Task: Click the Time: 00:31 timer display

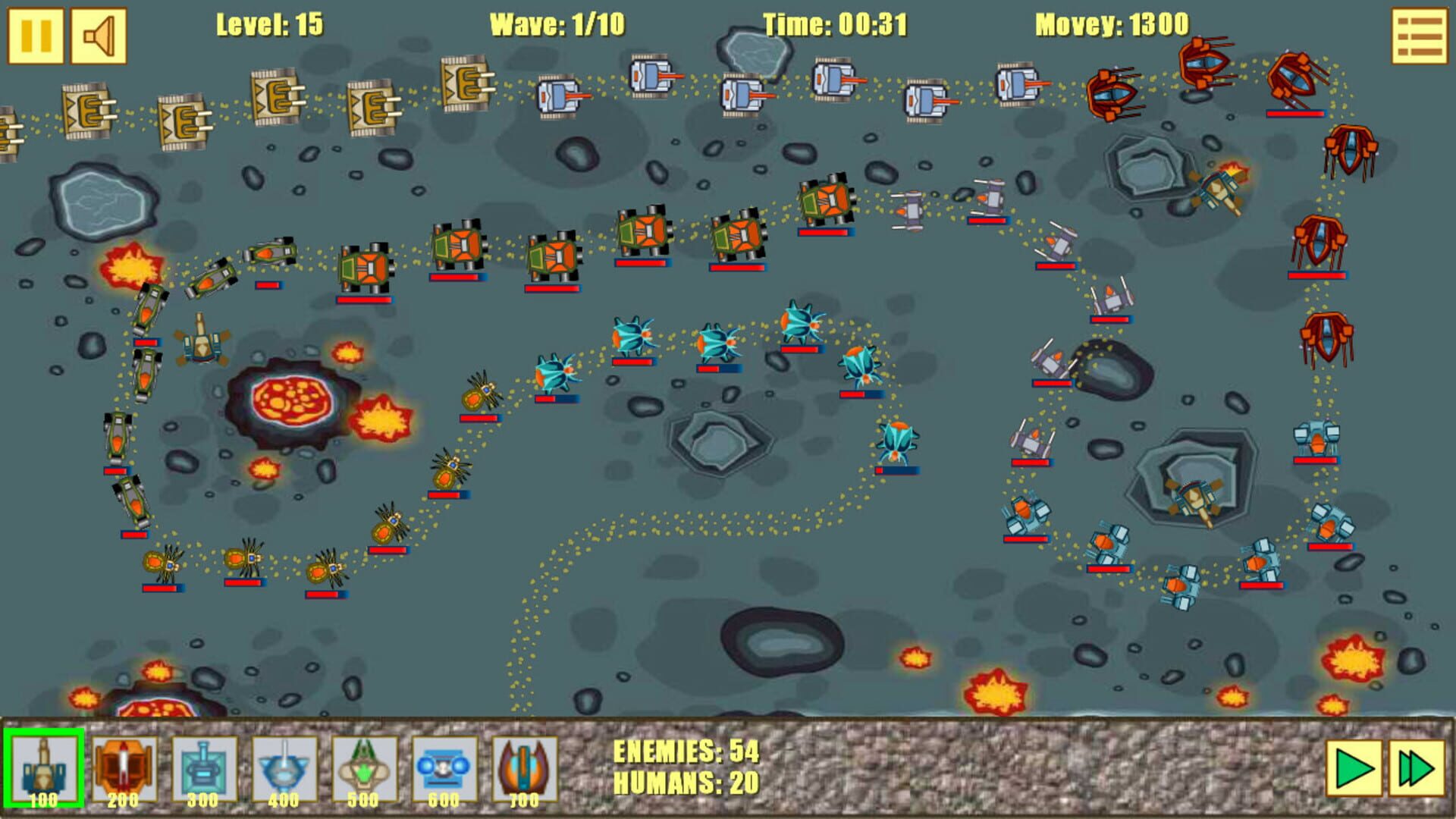Action: click(834, 23)
